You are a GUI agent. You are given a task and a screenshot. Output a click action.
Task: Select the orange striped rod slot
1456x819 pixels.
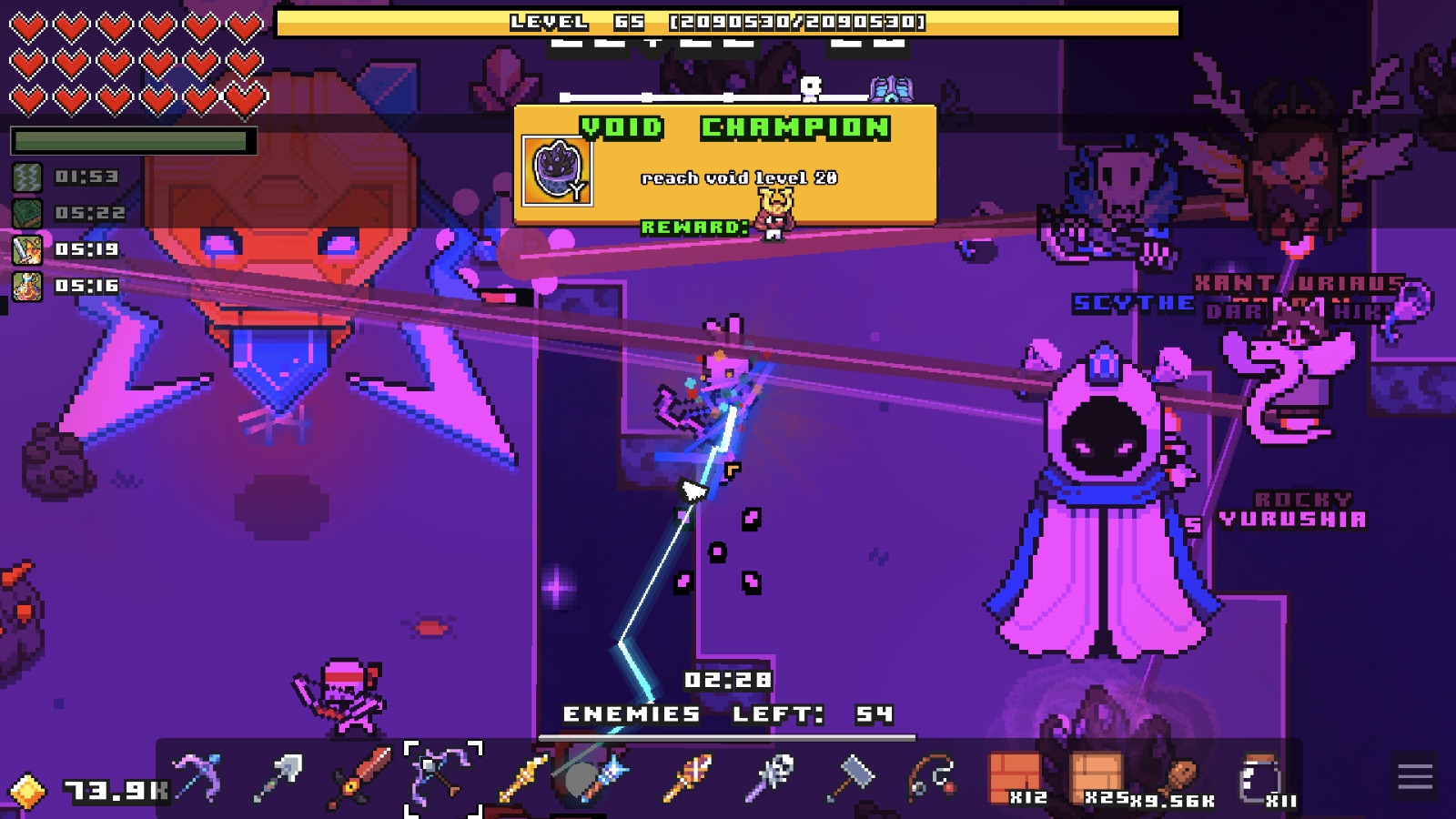pos(687,778)
